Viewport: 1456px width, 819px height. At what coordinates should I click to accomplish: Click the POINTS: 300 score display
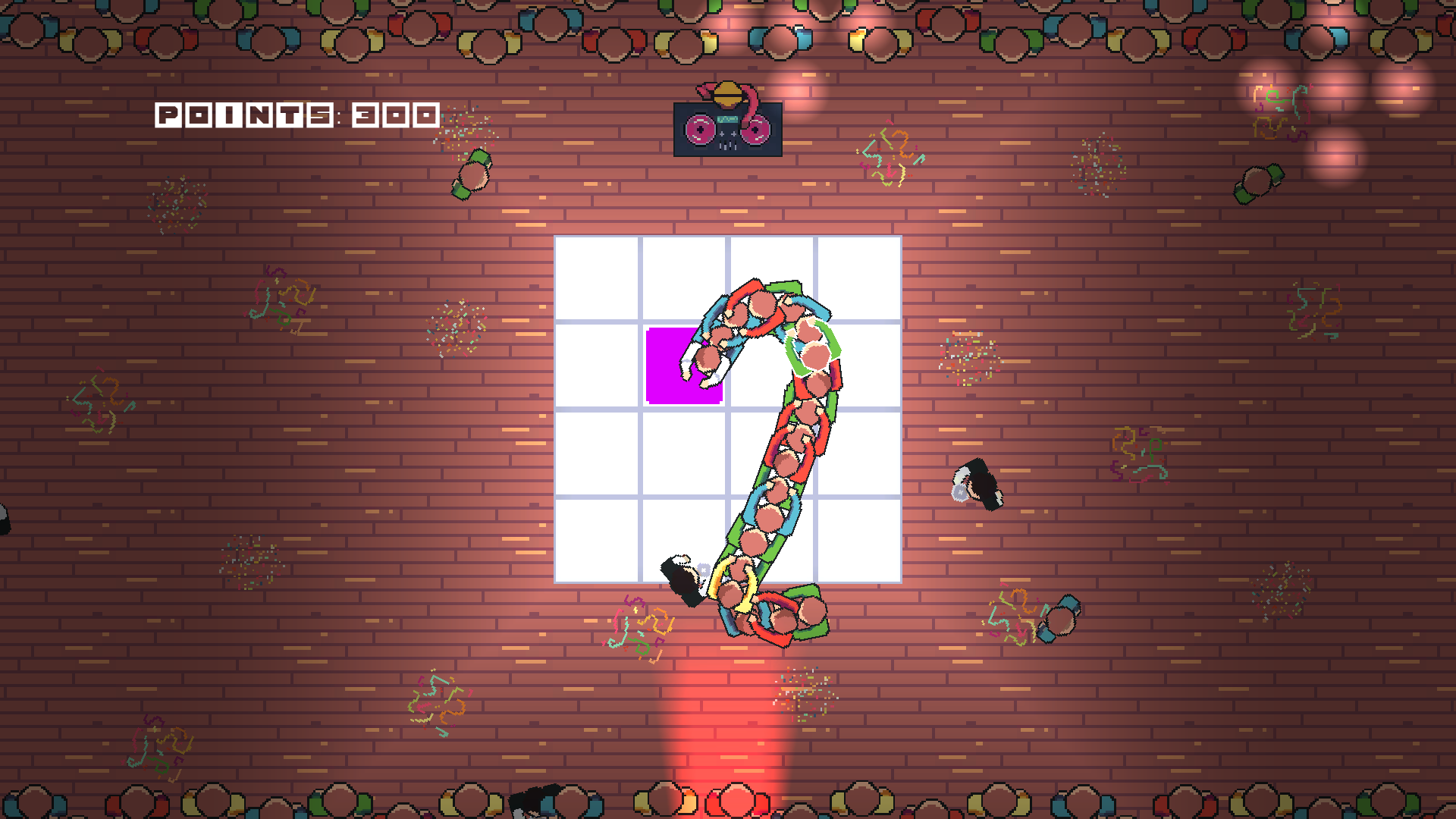296,115
